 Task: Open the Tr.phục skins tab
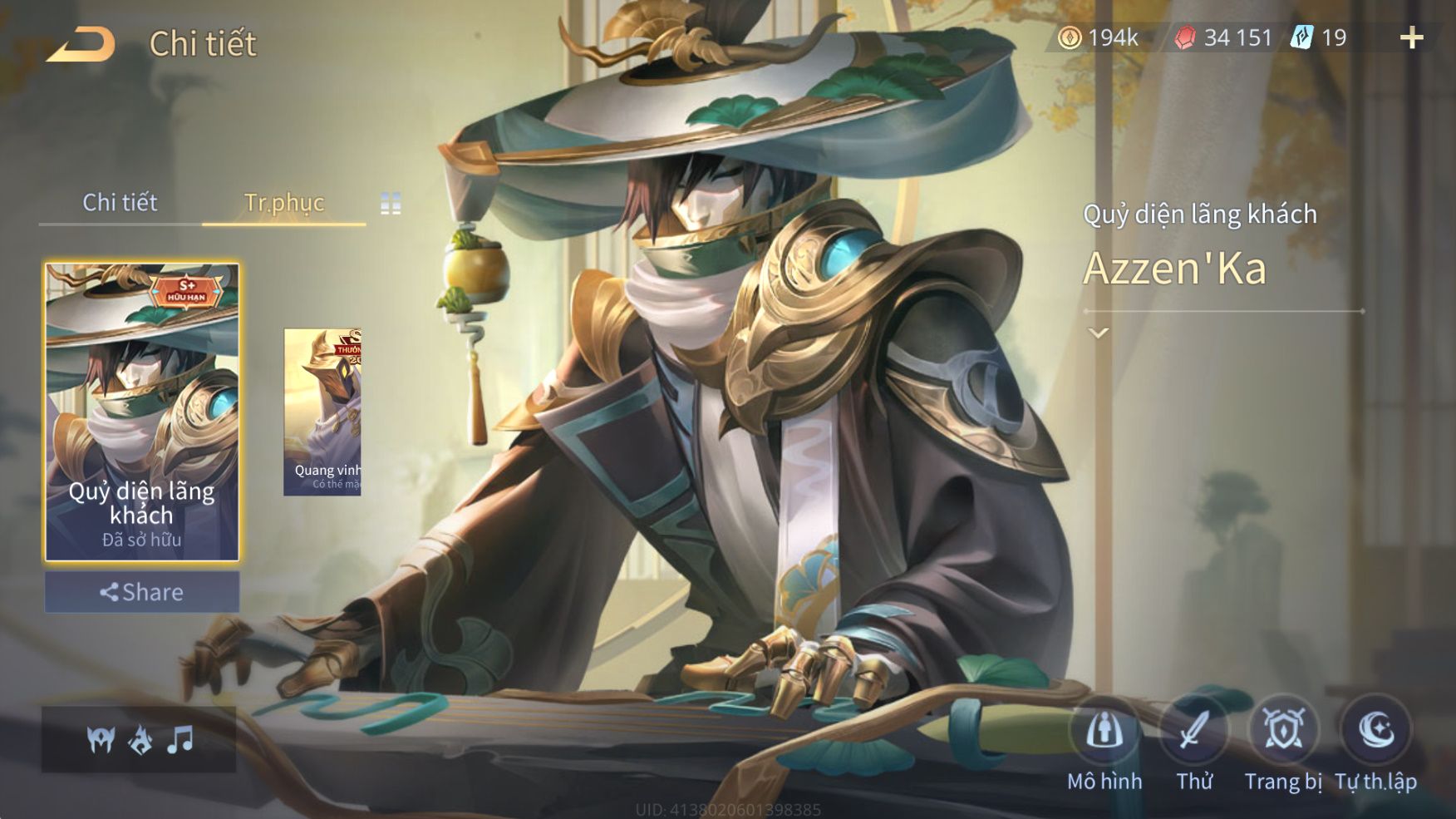click(283, 203)
